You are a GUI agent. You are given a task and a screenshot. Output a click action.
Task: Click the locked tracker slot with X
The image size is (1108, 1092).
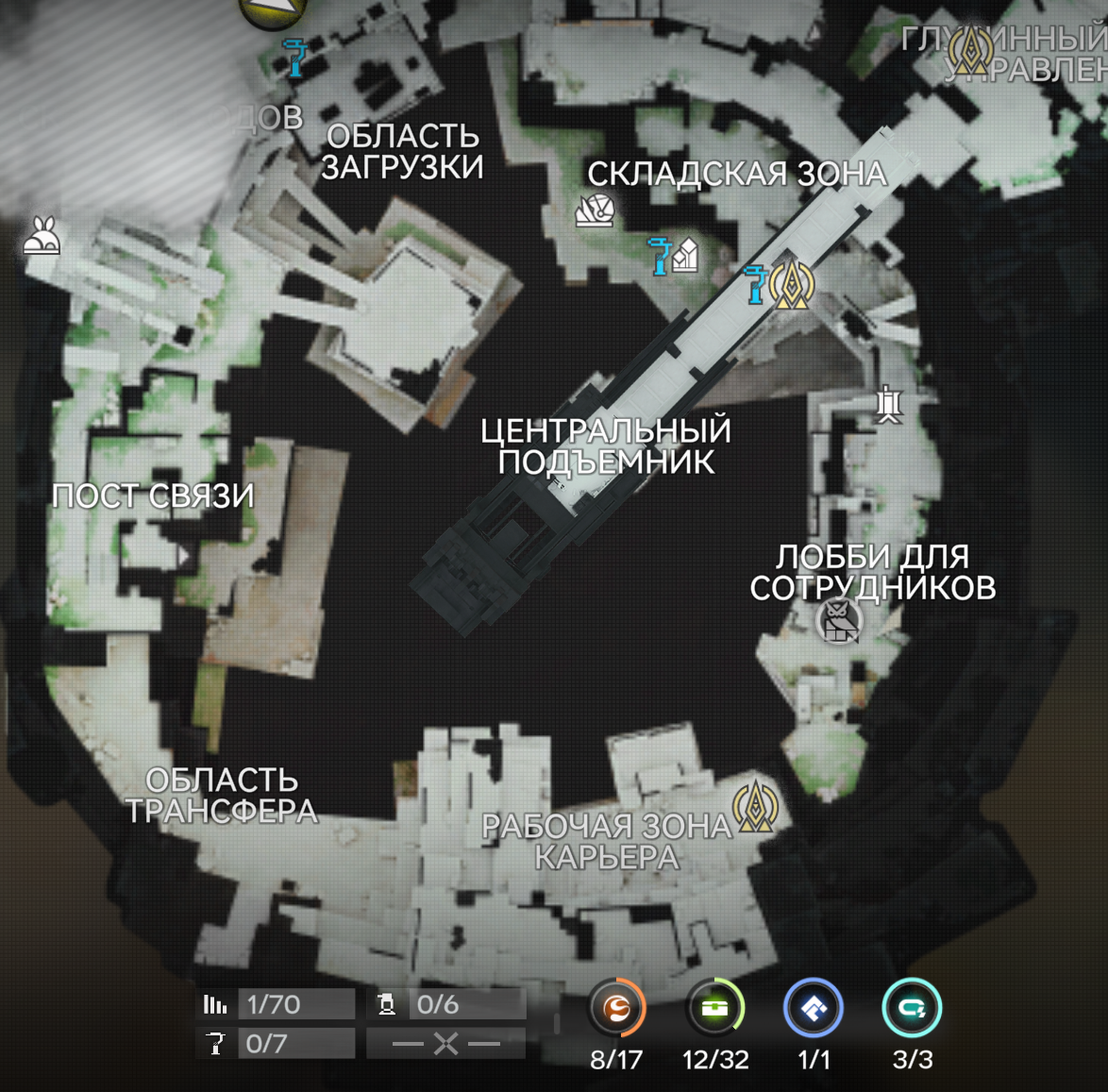446,1043
